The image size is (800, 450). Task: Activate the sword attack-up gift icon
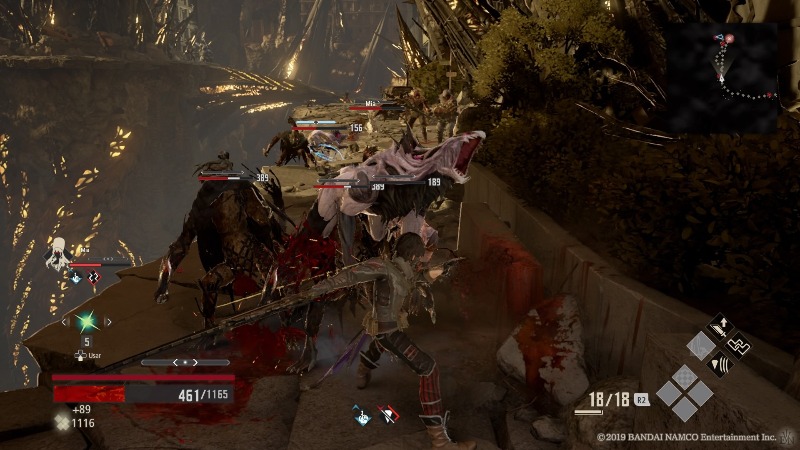pyautogui.click(x=719, y=327)
